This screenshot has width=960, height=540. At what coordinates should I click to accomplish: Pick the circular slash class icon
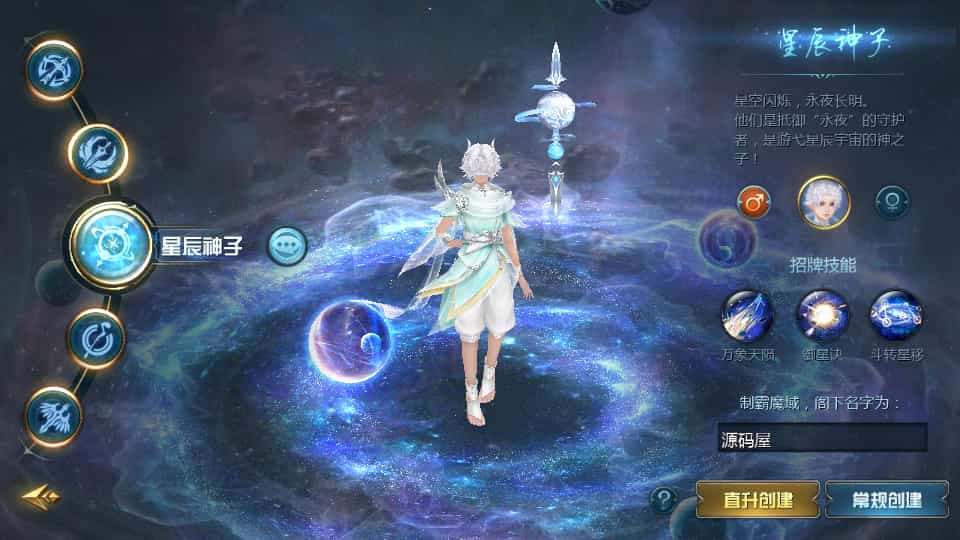(x=97, y=338)
